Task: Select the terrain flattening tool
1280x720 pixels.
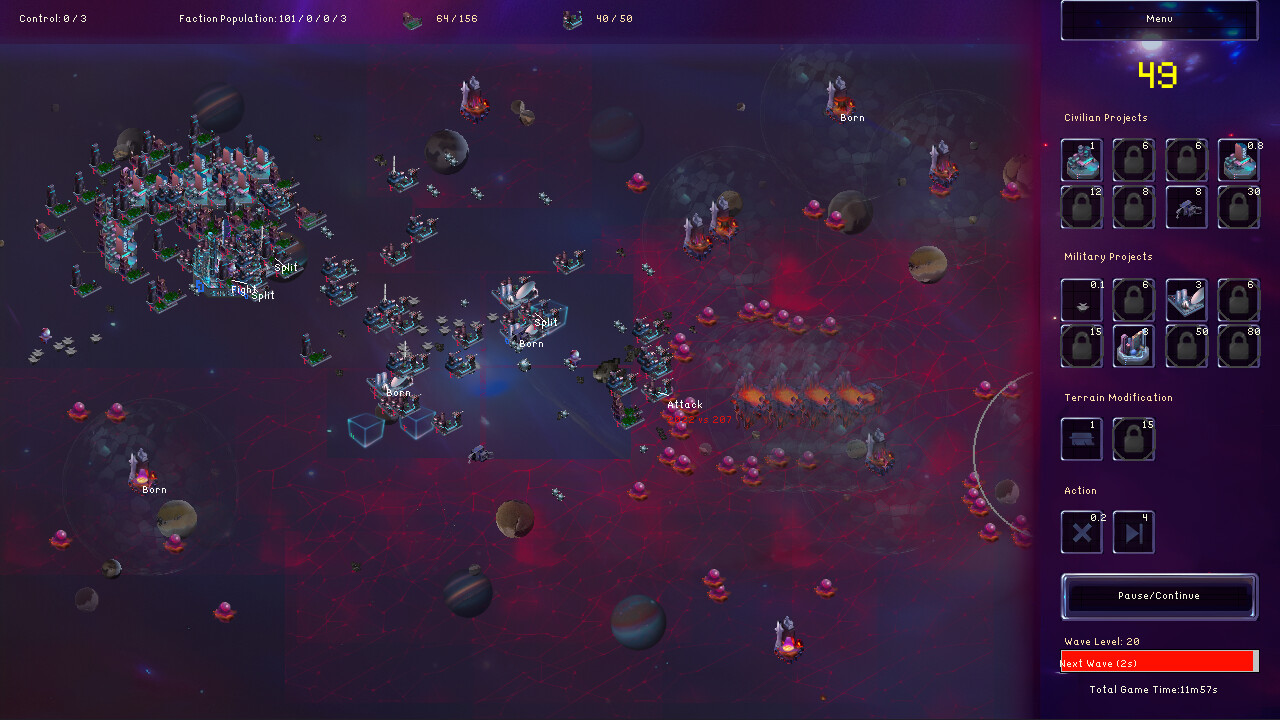Action: click(1081, 438)
